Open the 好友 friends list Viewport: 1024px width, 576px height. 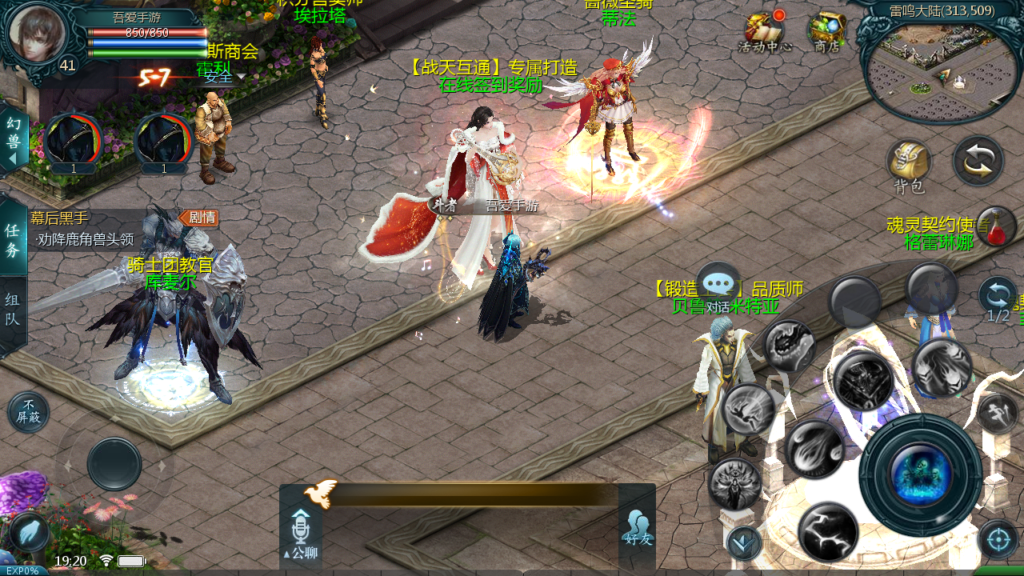637,527
